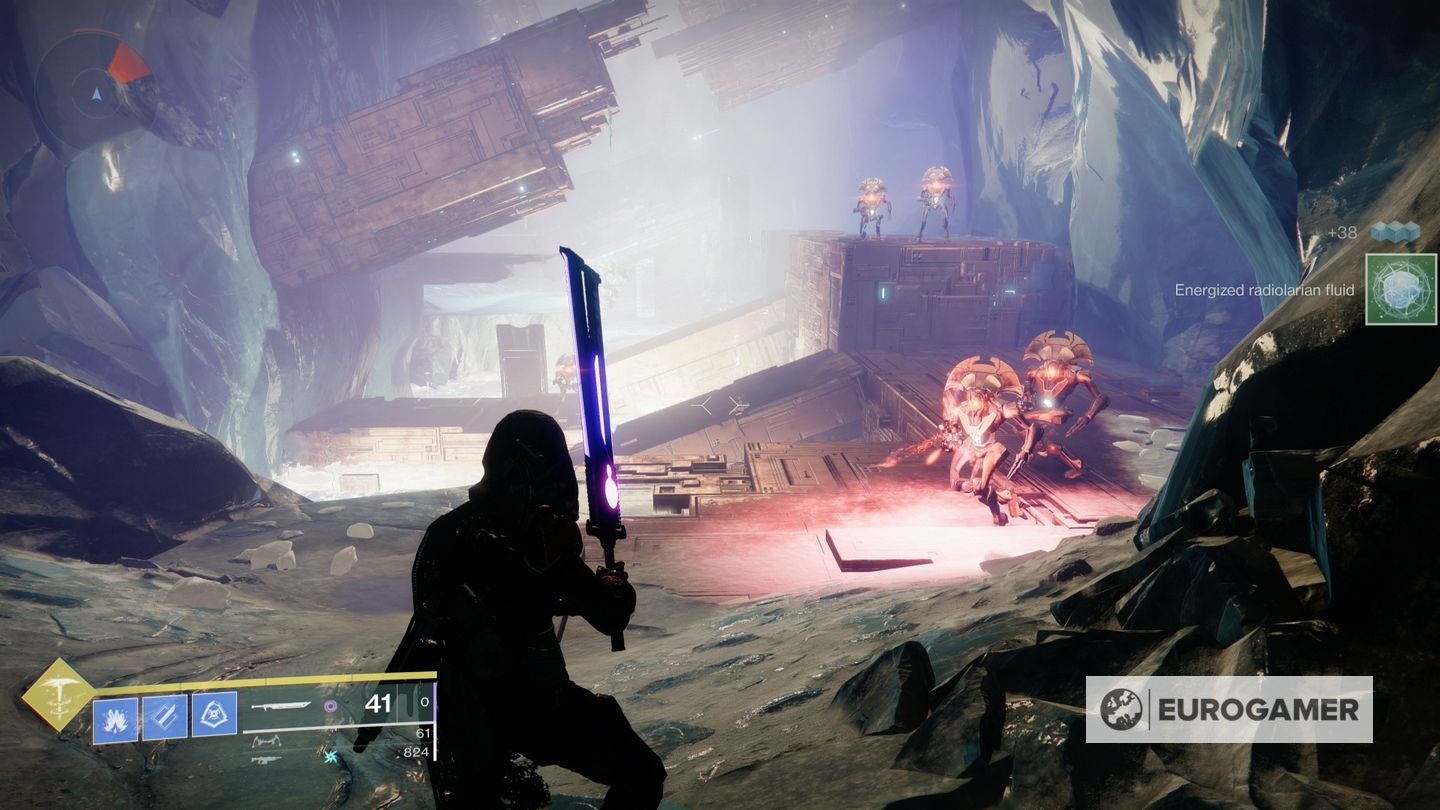The image size is (1440, 810).
Task: Click the blue glimmer cubes icon
Action: coord(1395,232)
